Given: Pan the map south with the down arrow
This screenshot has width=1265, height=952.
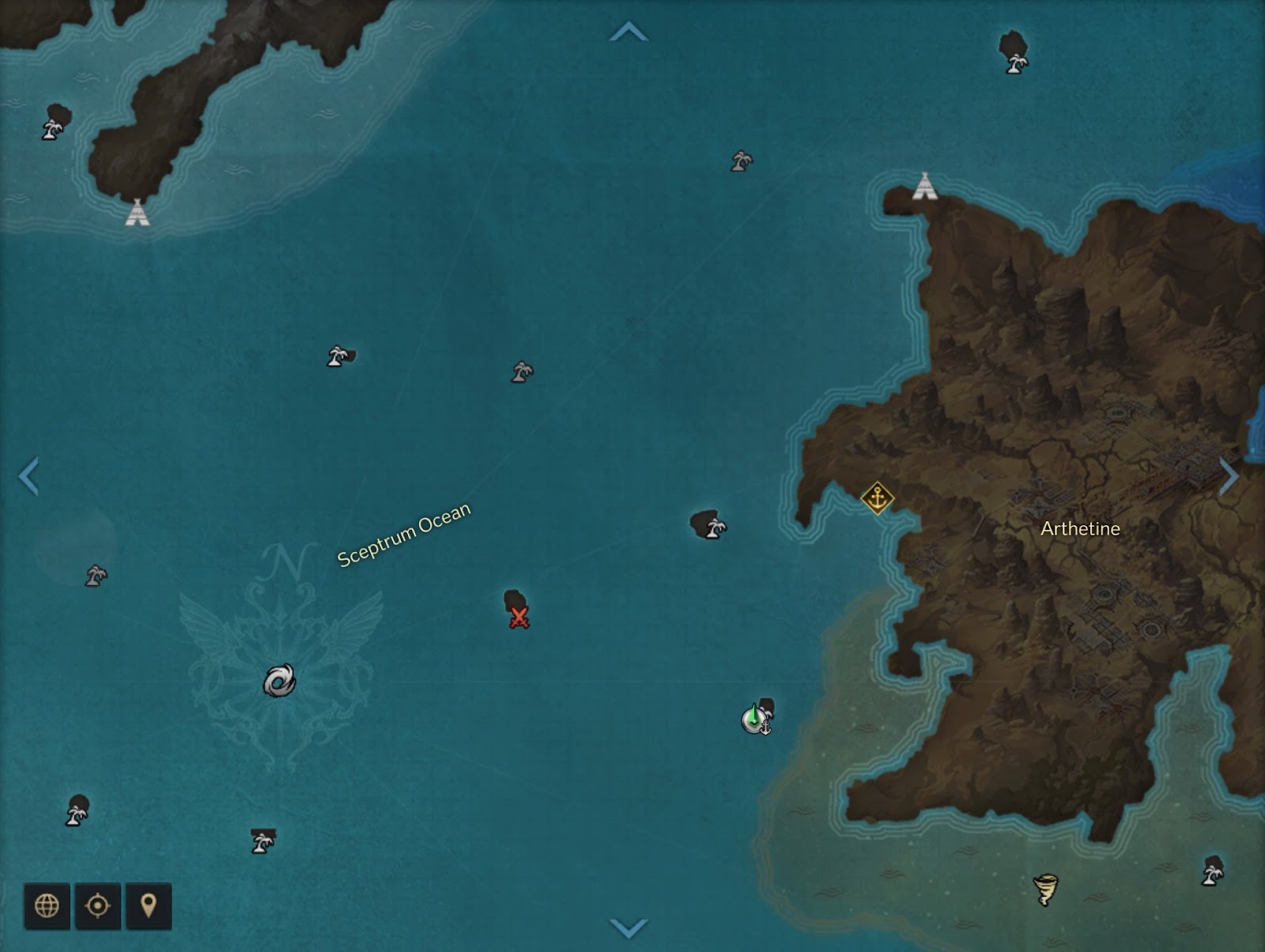Looking at the screenshot, I should pyautogui.click(x=629, y=927).
